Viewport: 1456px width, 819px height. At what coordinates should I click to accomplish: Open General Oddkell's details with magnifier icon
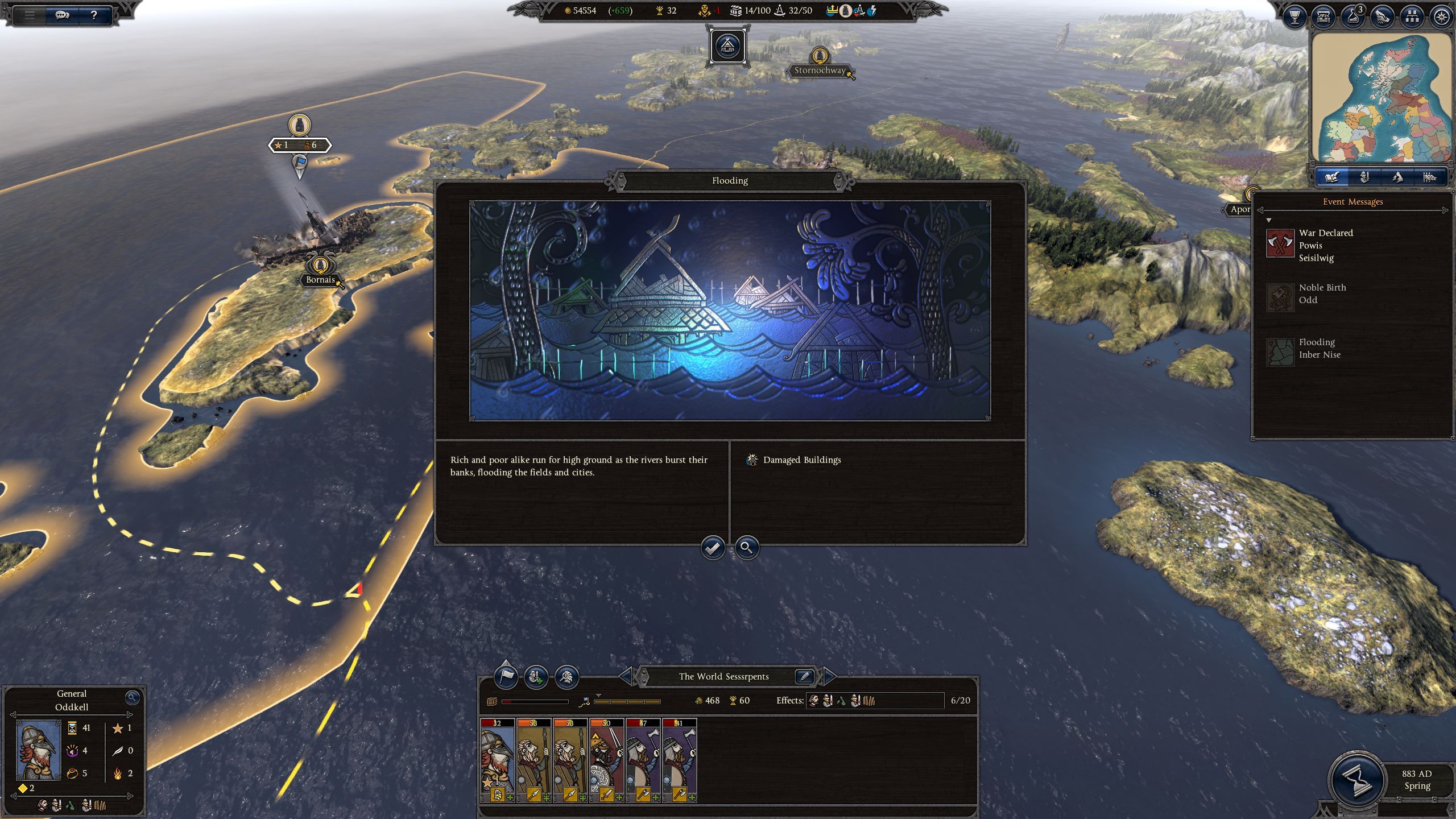click(132, 697)
